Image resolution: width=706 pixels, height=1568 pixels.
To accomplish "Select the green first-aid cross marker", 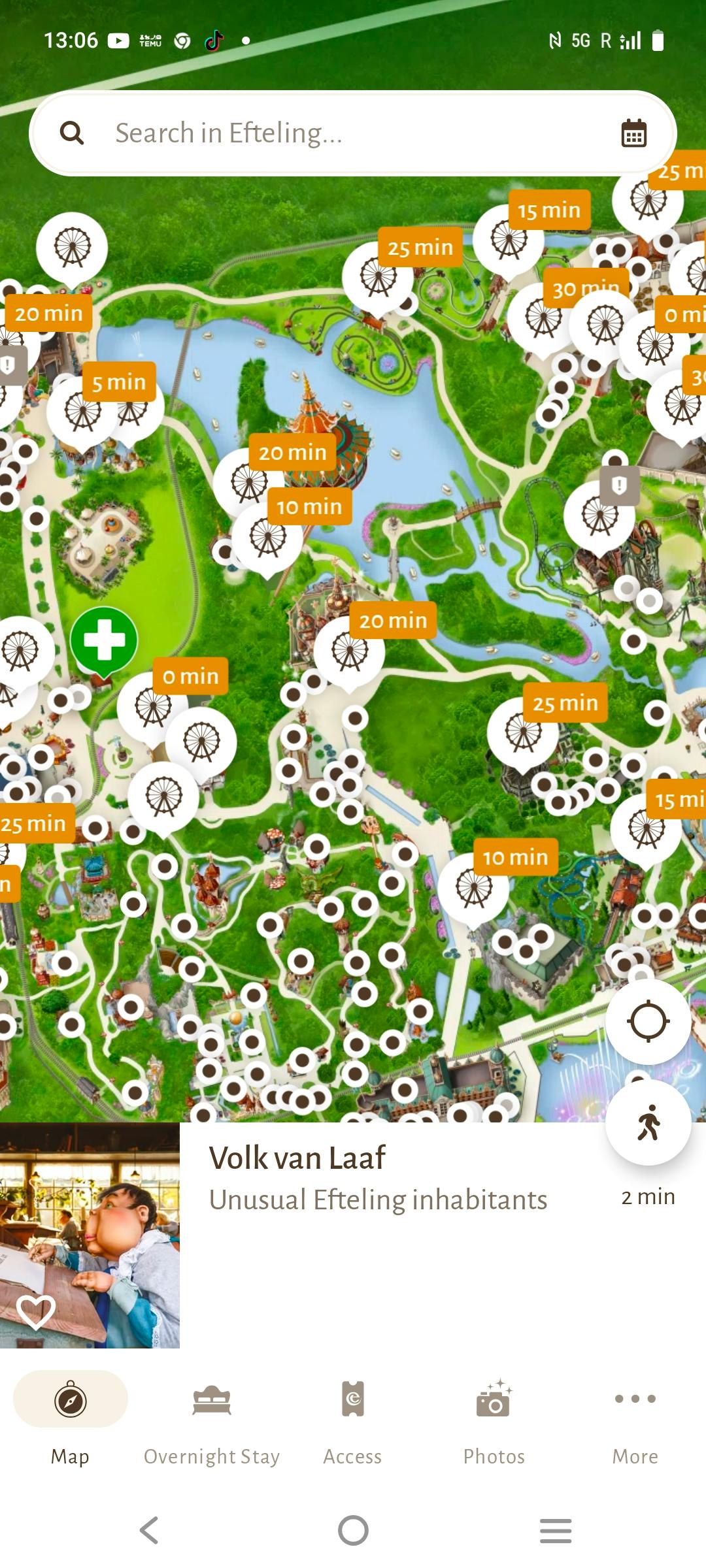I will point(103,640).
